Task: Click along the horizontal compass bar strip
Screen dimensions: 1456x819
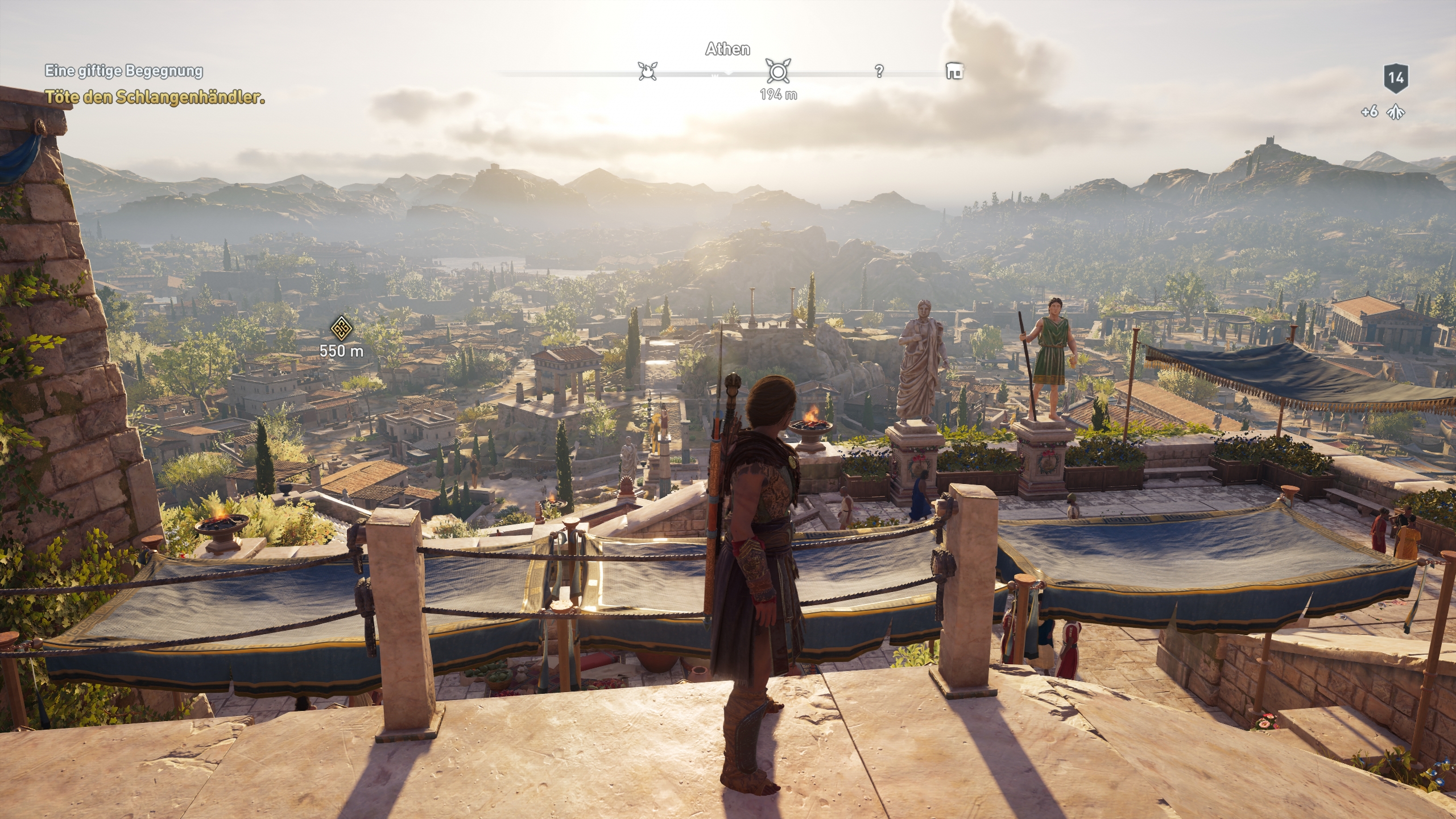Action: [569, 72]
